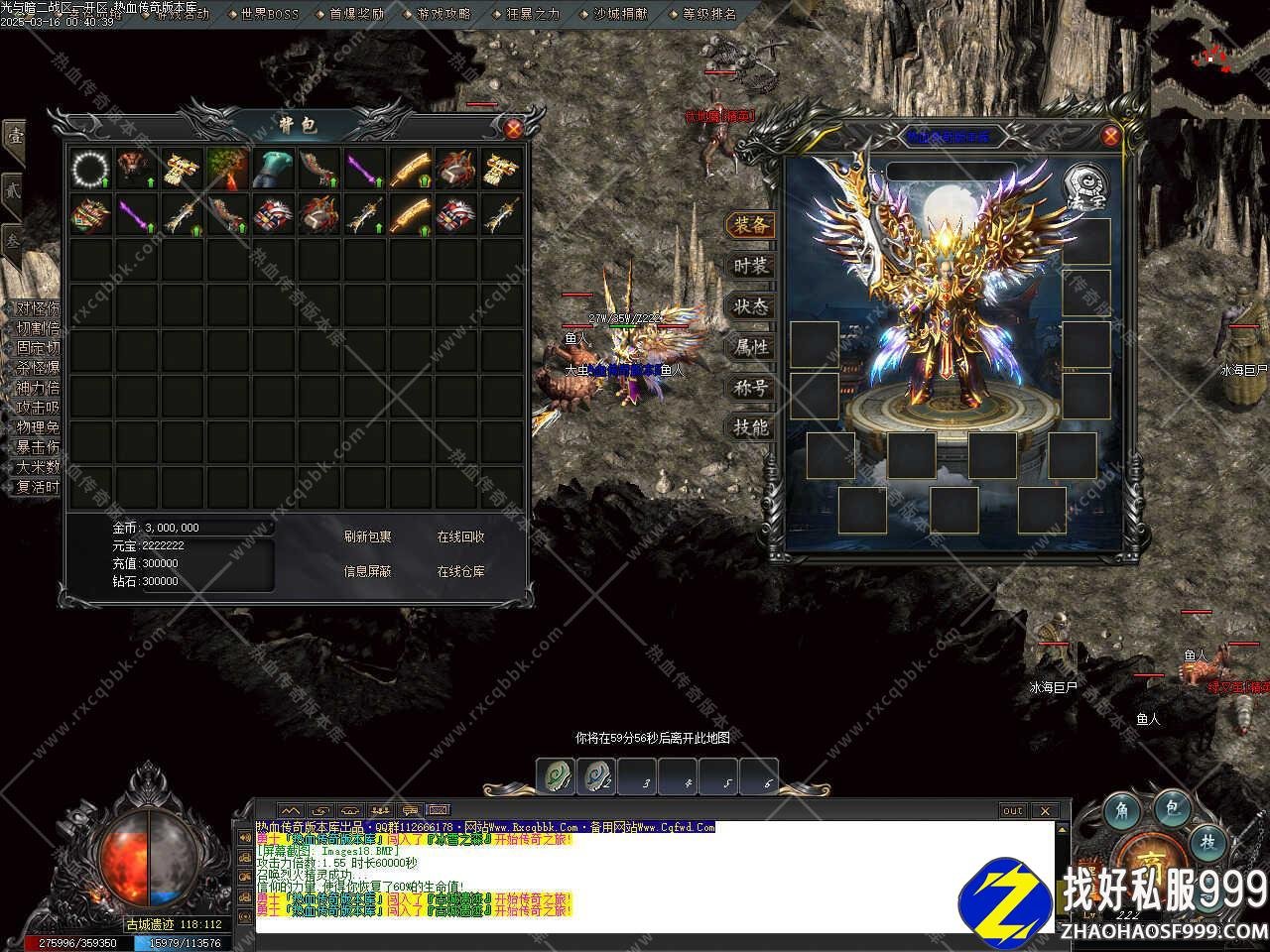Open the 状态 status tab

tap(750, 306)
